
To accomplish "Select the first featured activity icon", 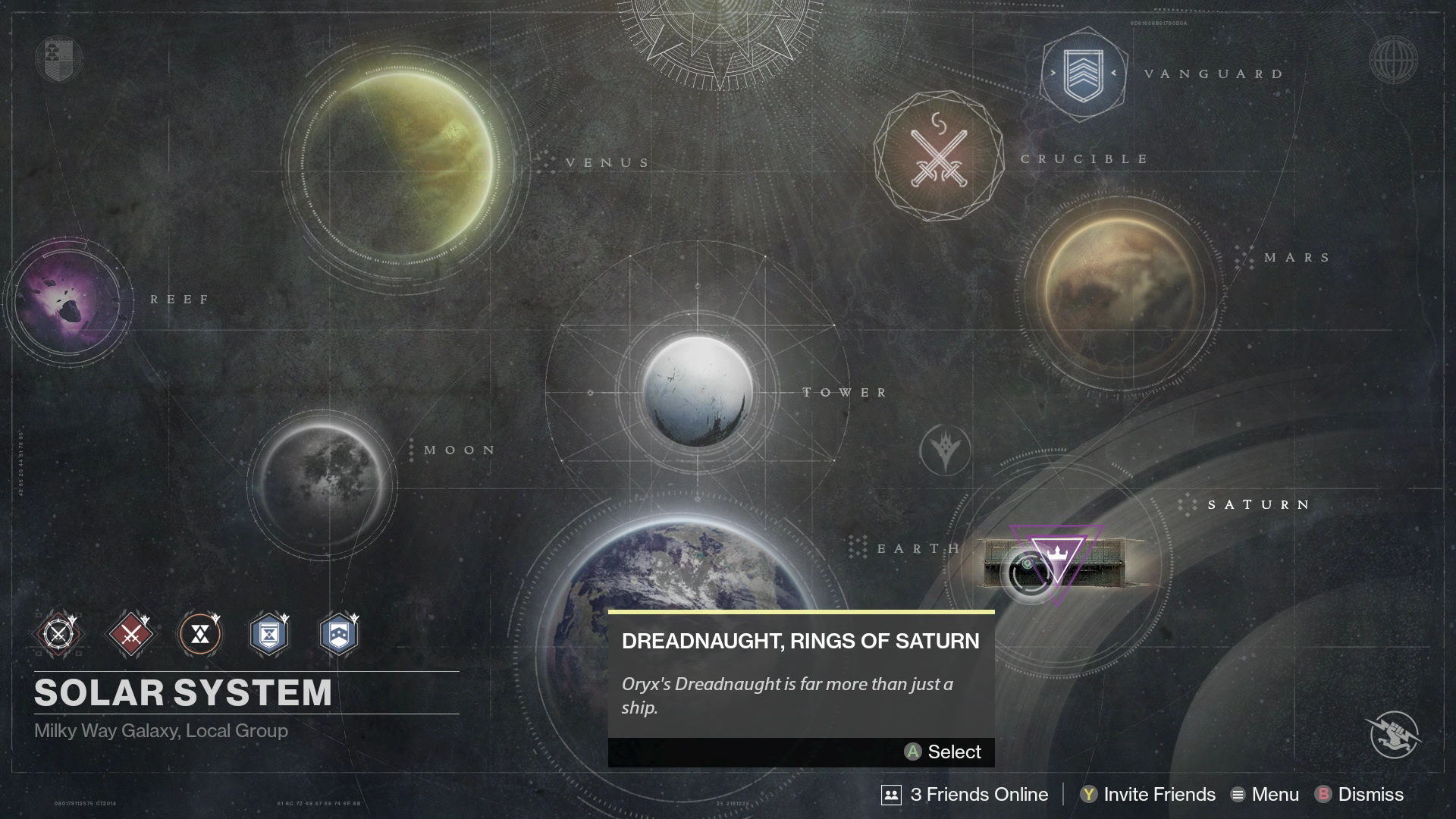I will click(59, 634).
